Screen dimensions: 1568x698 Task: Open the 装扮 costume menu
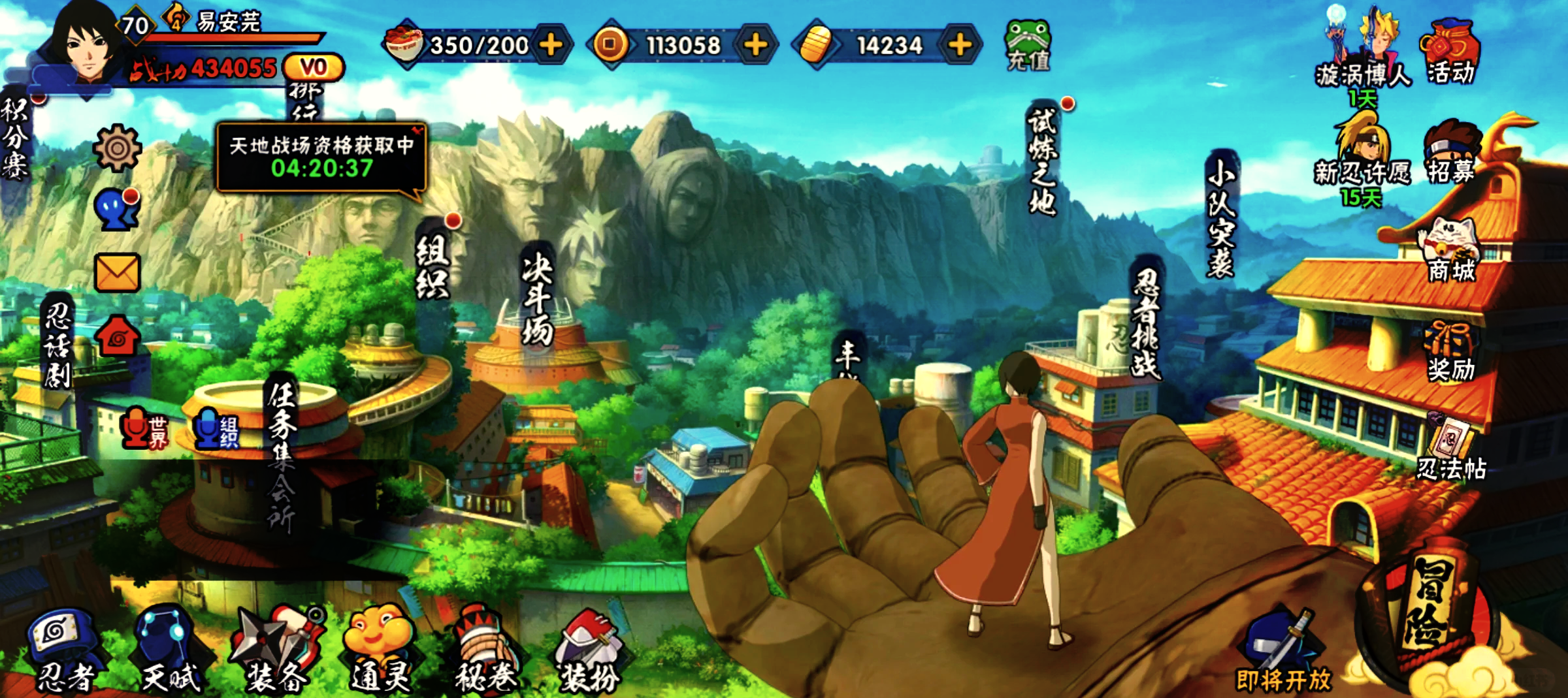tap(589, 651)
